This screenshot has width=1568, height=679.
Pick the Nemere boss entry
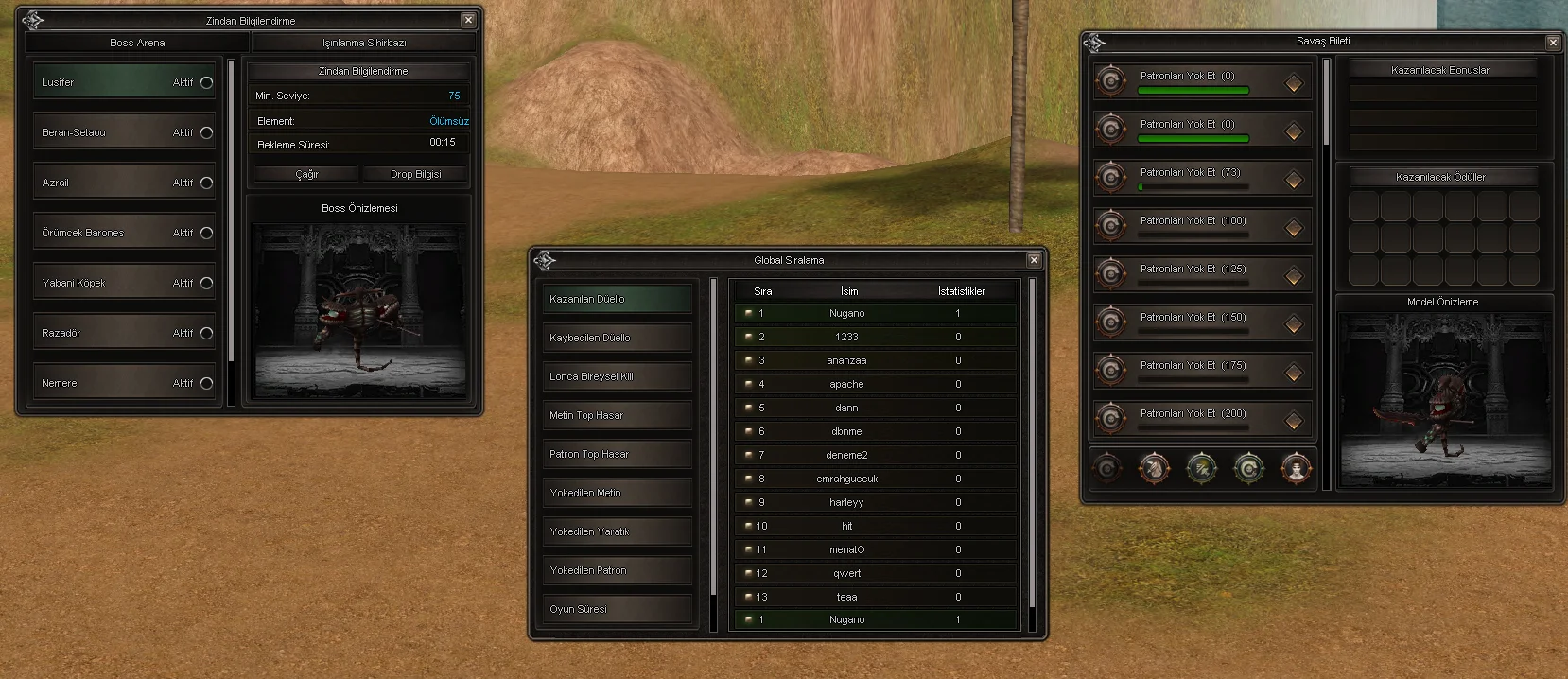(124, 383)
